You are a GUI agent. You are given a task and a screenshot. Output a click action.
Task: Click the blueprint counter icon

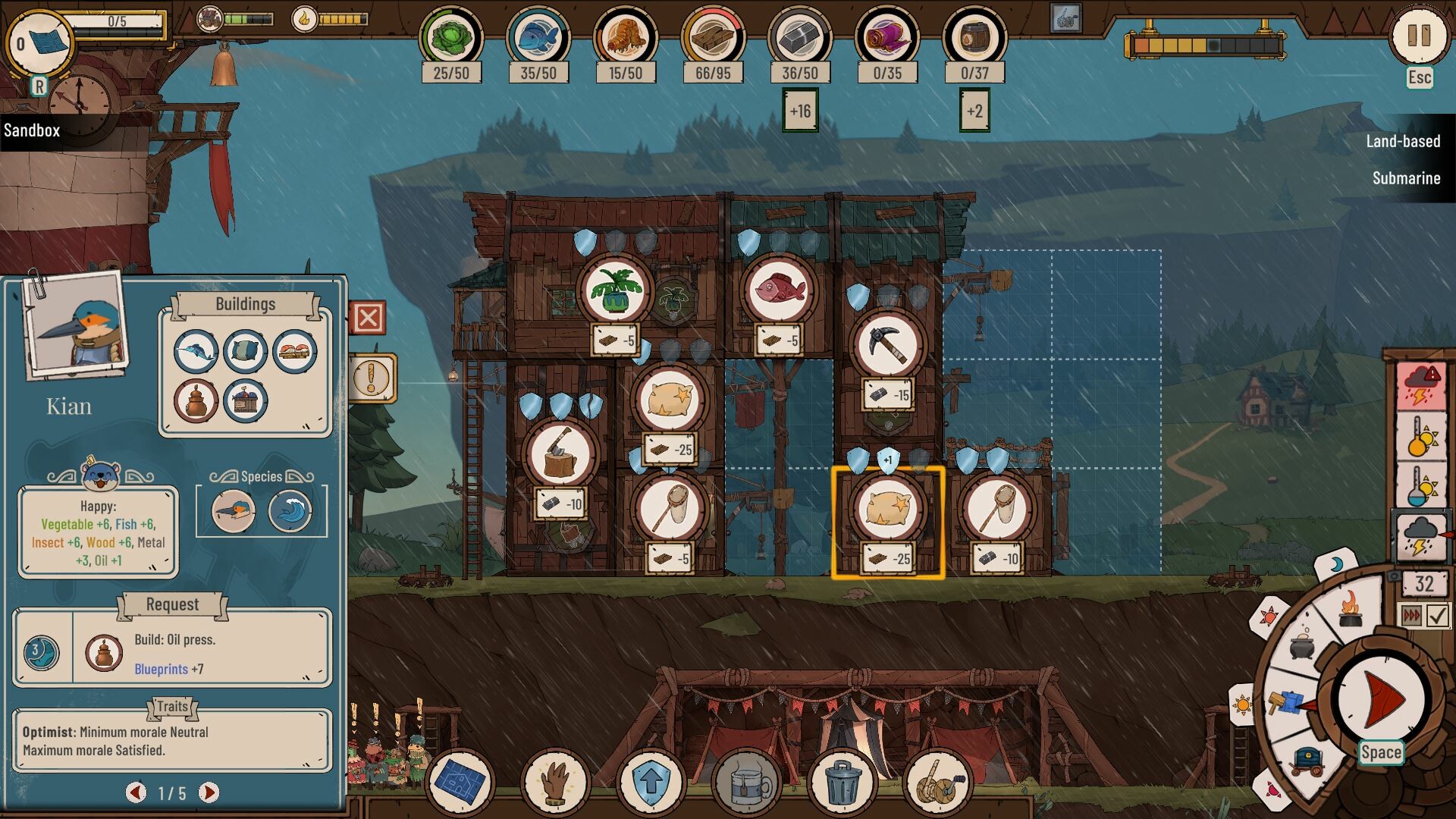[x=39, y=43]
